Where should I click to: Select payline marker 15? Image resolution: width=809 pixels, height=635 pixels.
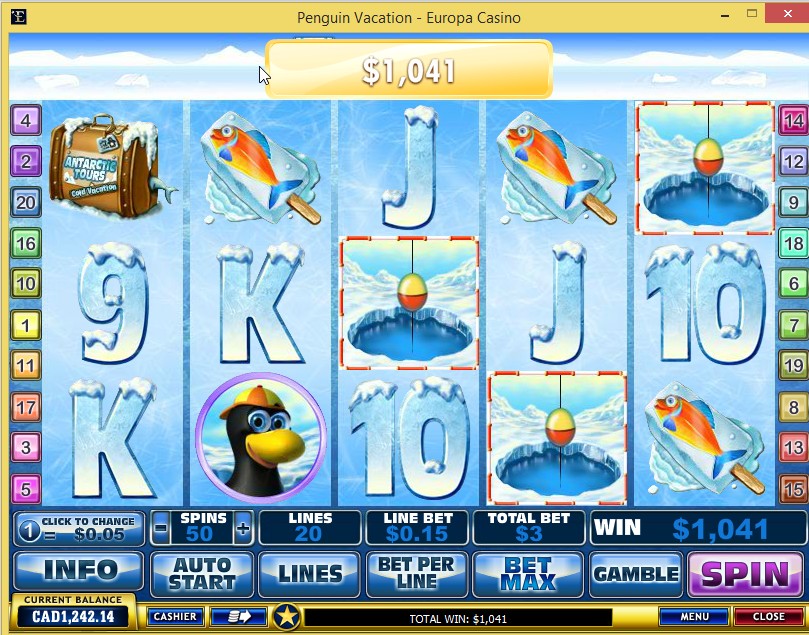793,489
